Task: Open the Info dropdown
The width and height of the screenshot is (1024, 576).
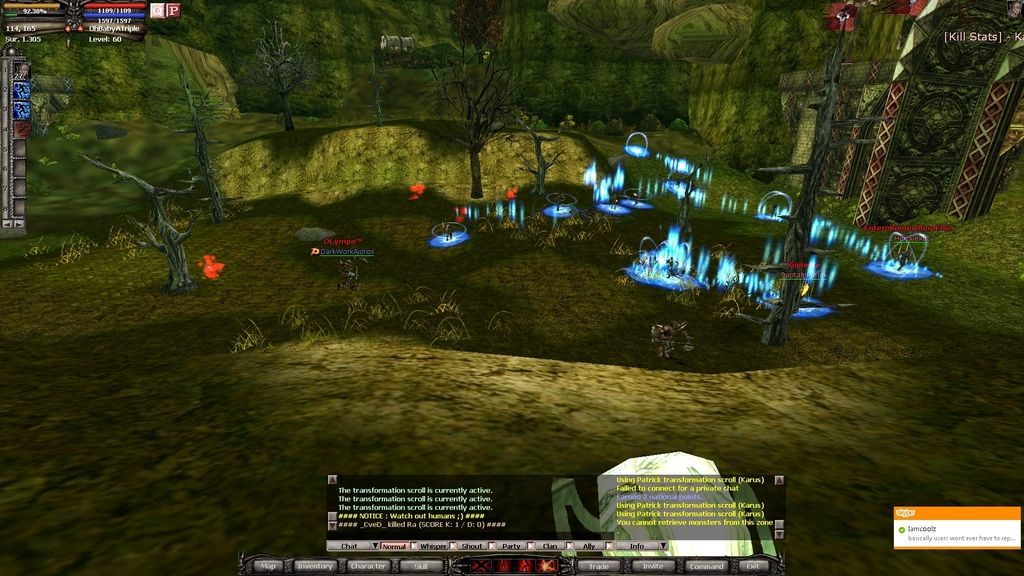Action: (x=637, y=546)
